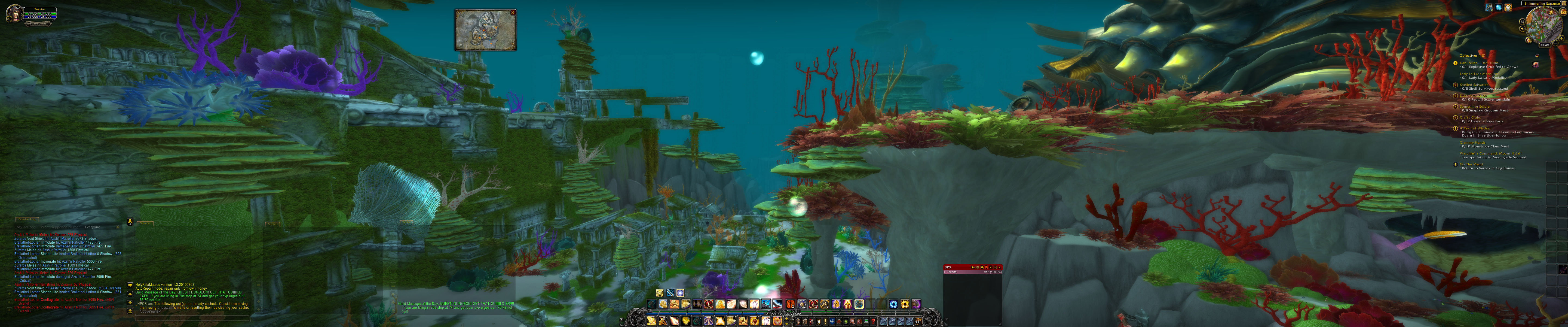Use the blue mounted knight ability icon
This screenshot has width=1568, height=327.
tap(766, 304)
